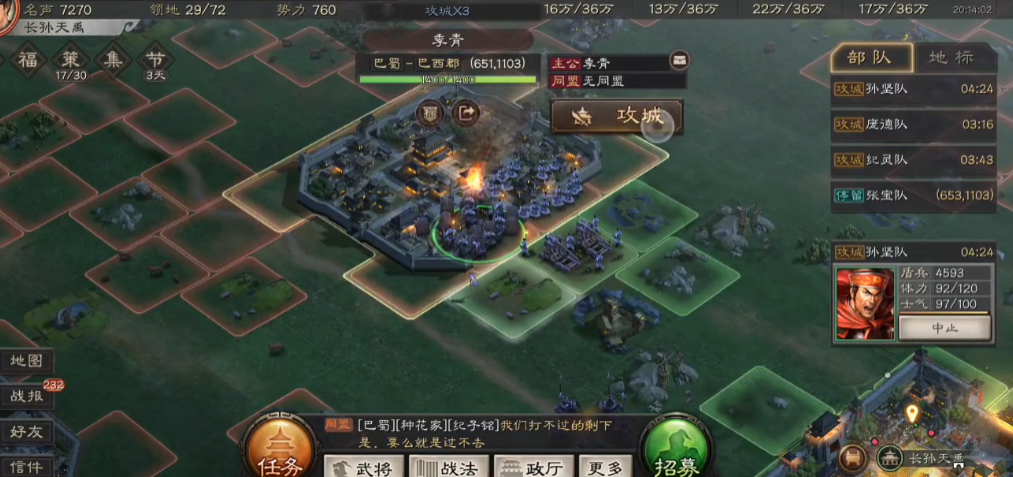Choose the 纪灵队 troop row
Image resolution: width=1013 pixels, height=477 pixels.
(x=915, y=160)
